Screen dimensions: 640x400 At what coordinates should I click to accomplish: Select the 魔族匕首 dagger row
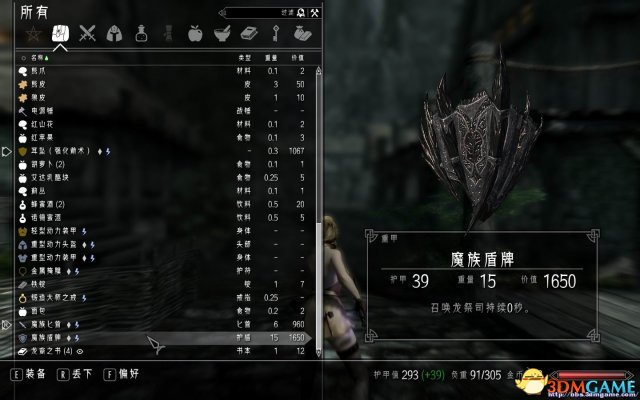(60, 324)
